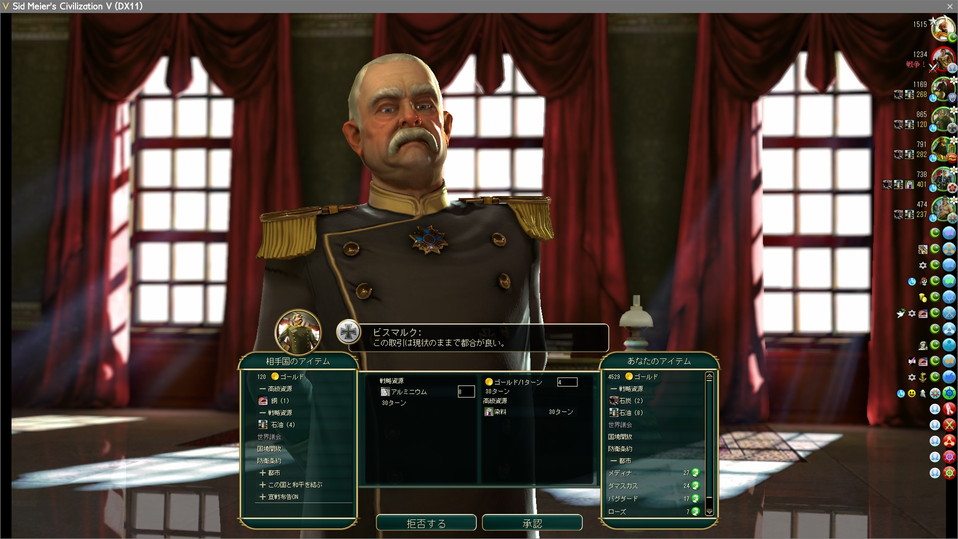Choose 防衛条約 in your items list

tap(619, 448)
